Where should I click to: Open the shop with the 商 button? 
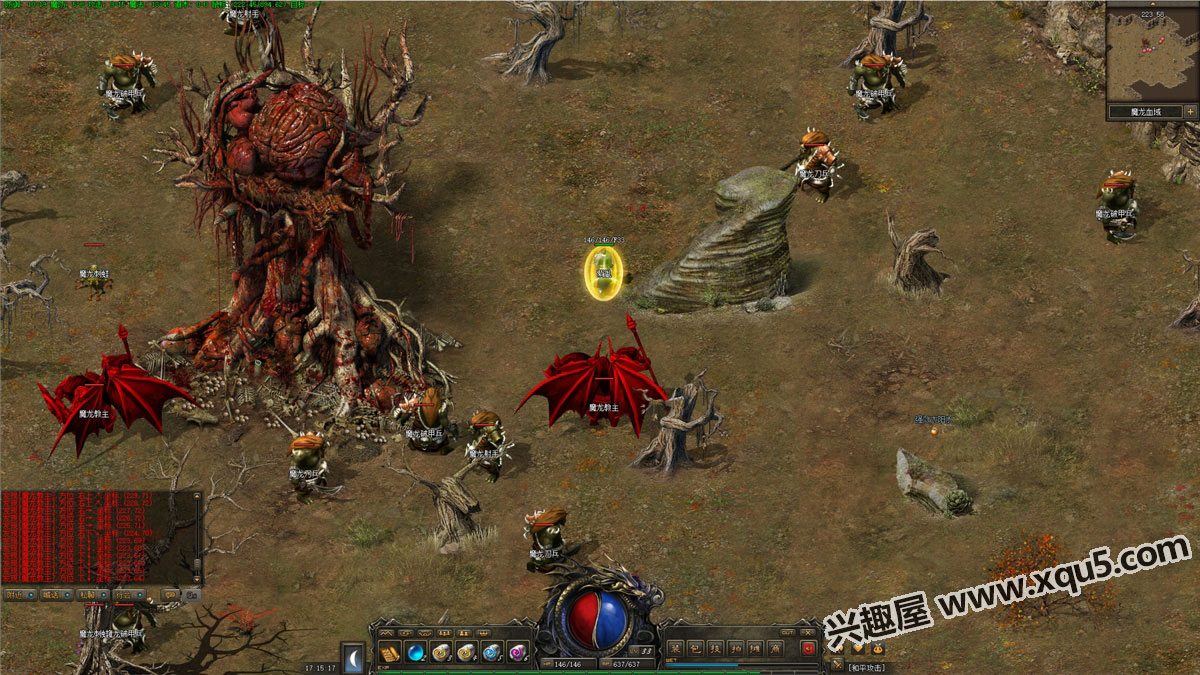[x=776, y=648]
